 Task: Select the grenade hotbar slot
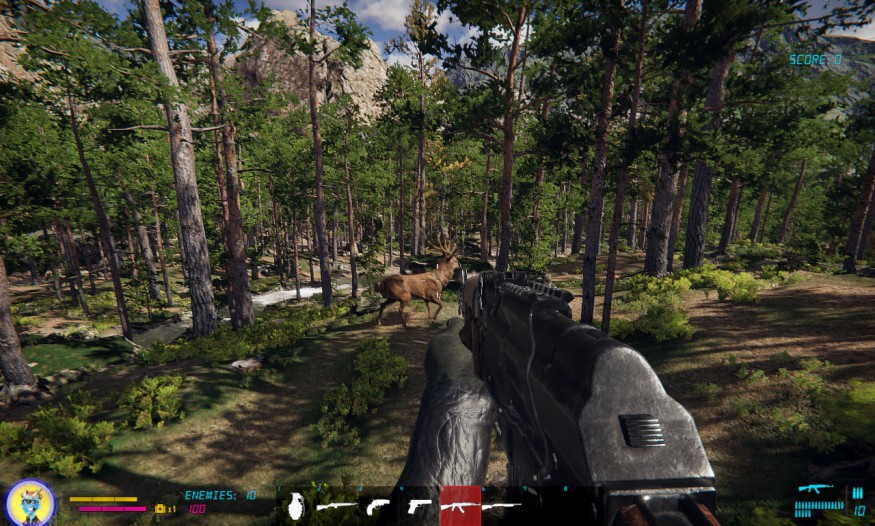pyautogui.click(x=297, y=506)
